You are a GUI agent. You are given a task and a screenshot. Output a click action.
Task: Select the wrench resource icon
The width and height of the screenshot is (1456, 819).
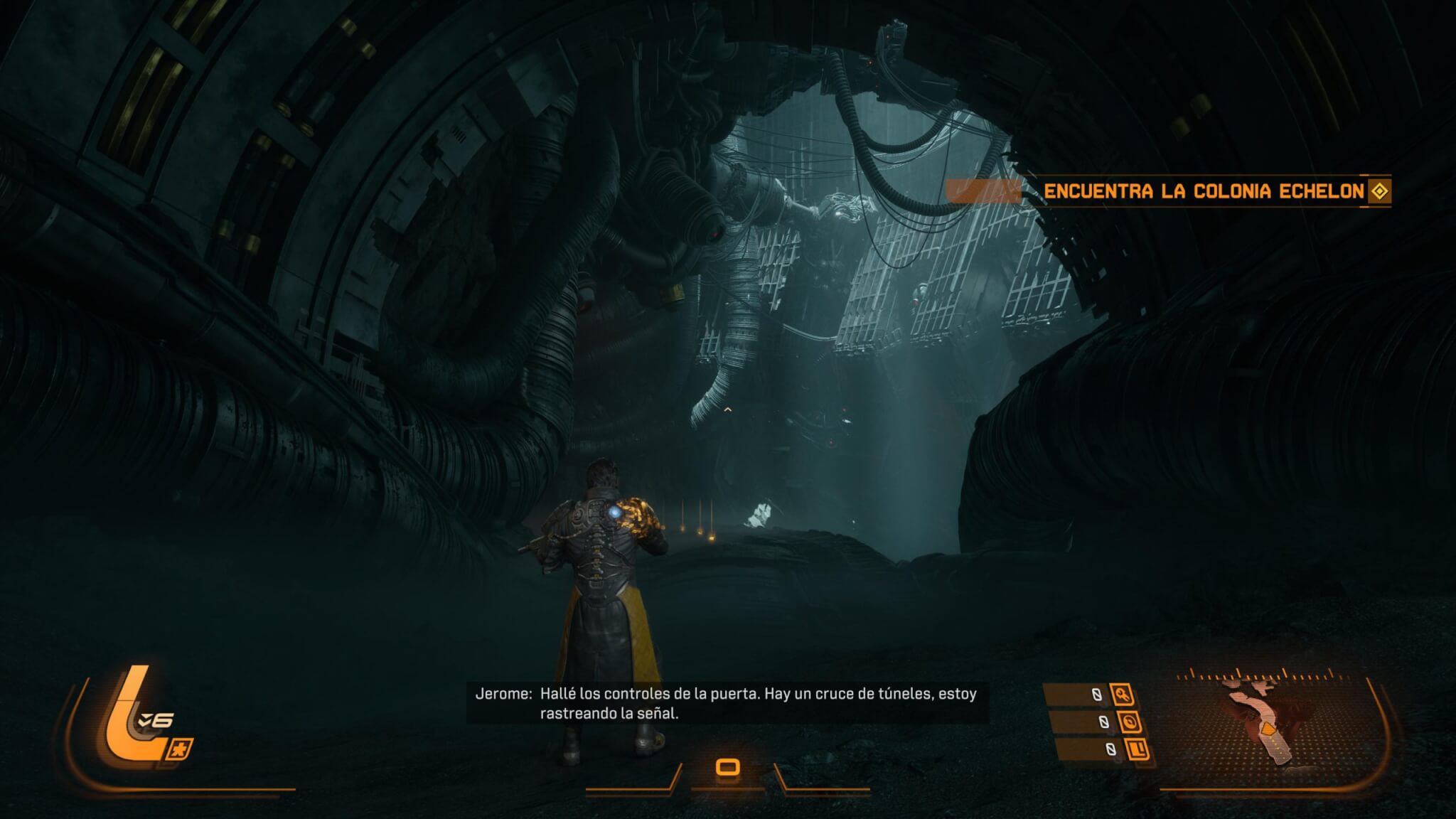[1123, 695]
